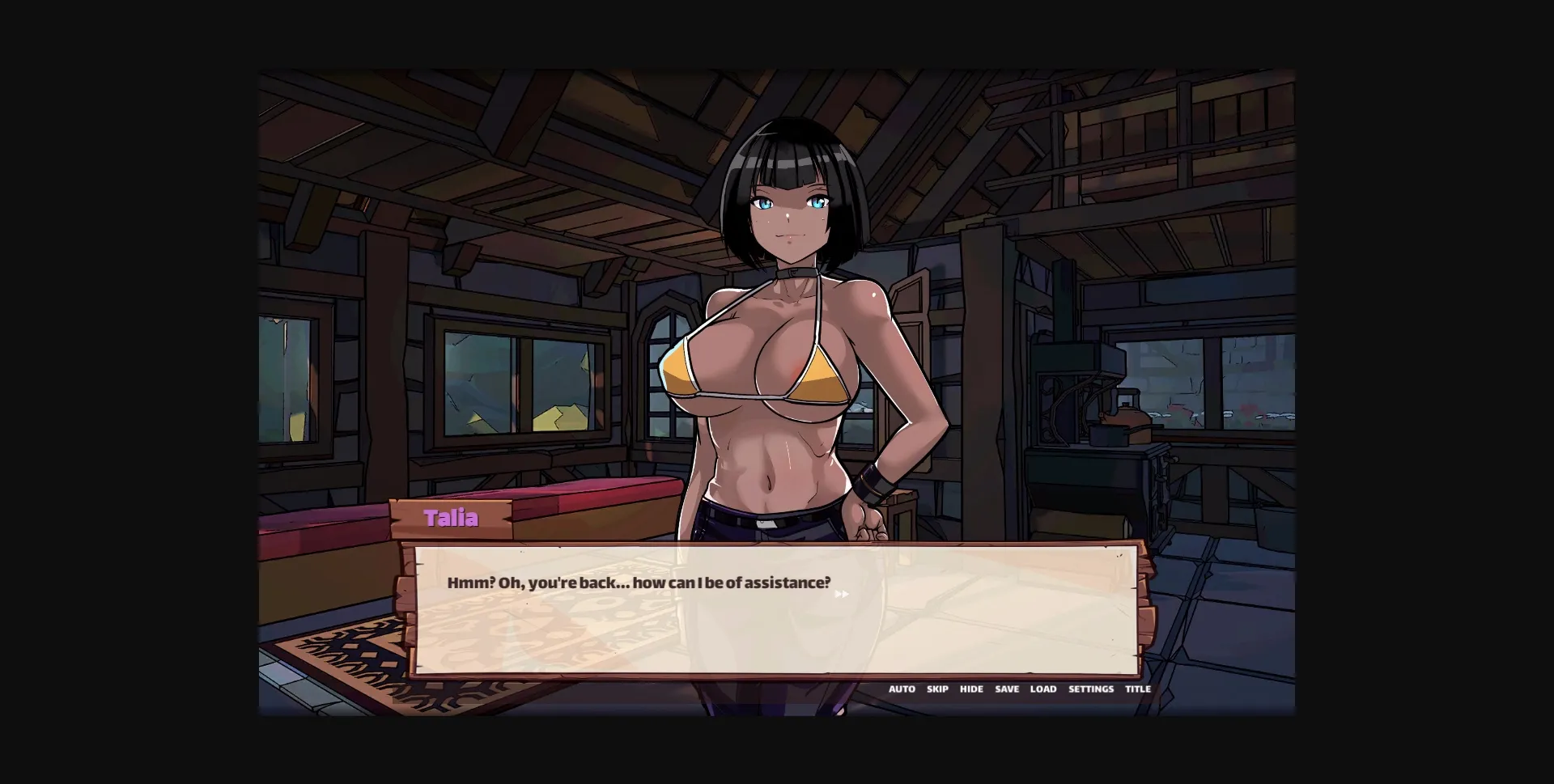Viewport: 1554px width, 784px height.
Task: Click the fast-forward arrows in the dialogue box
Action: coord(842,594)
